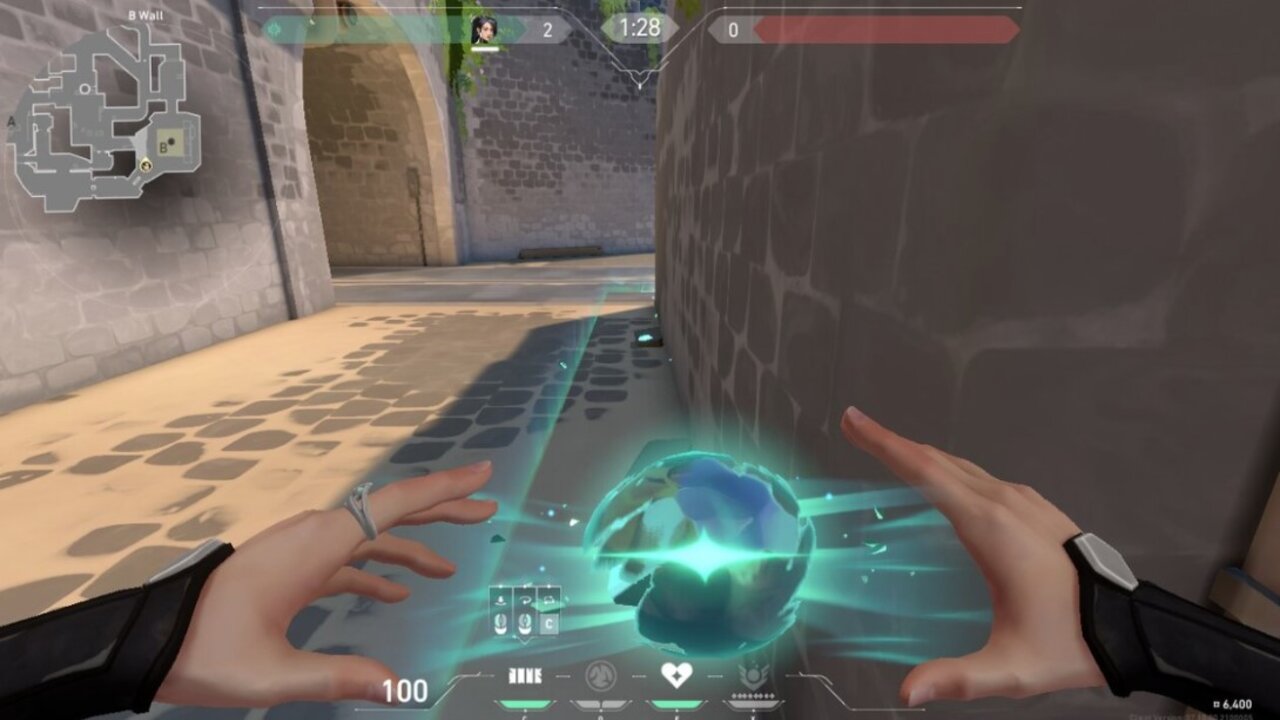Expand the ability equip prompt chevron

pos(523,640)
